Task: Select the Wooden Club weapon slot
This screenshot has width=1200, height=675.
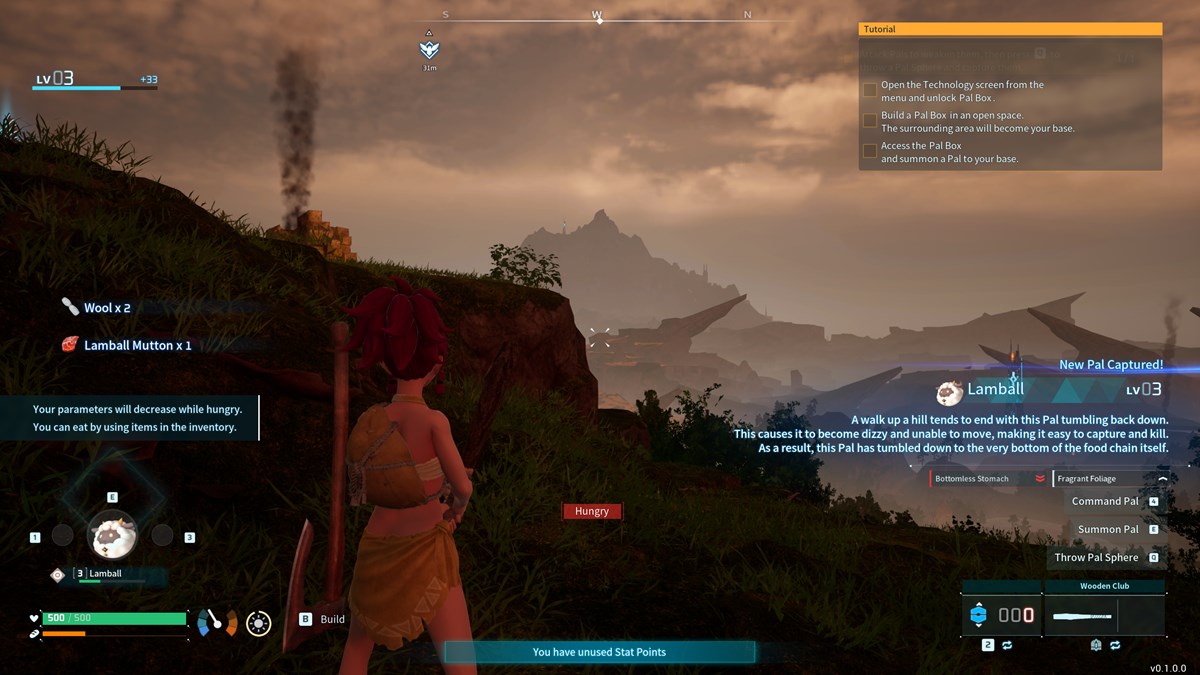Action: click(x=1105, y=614)
